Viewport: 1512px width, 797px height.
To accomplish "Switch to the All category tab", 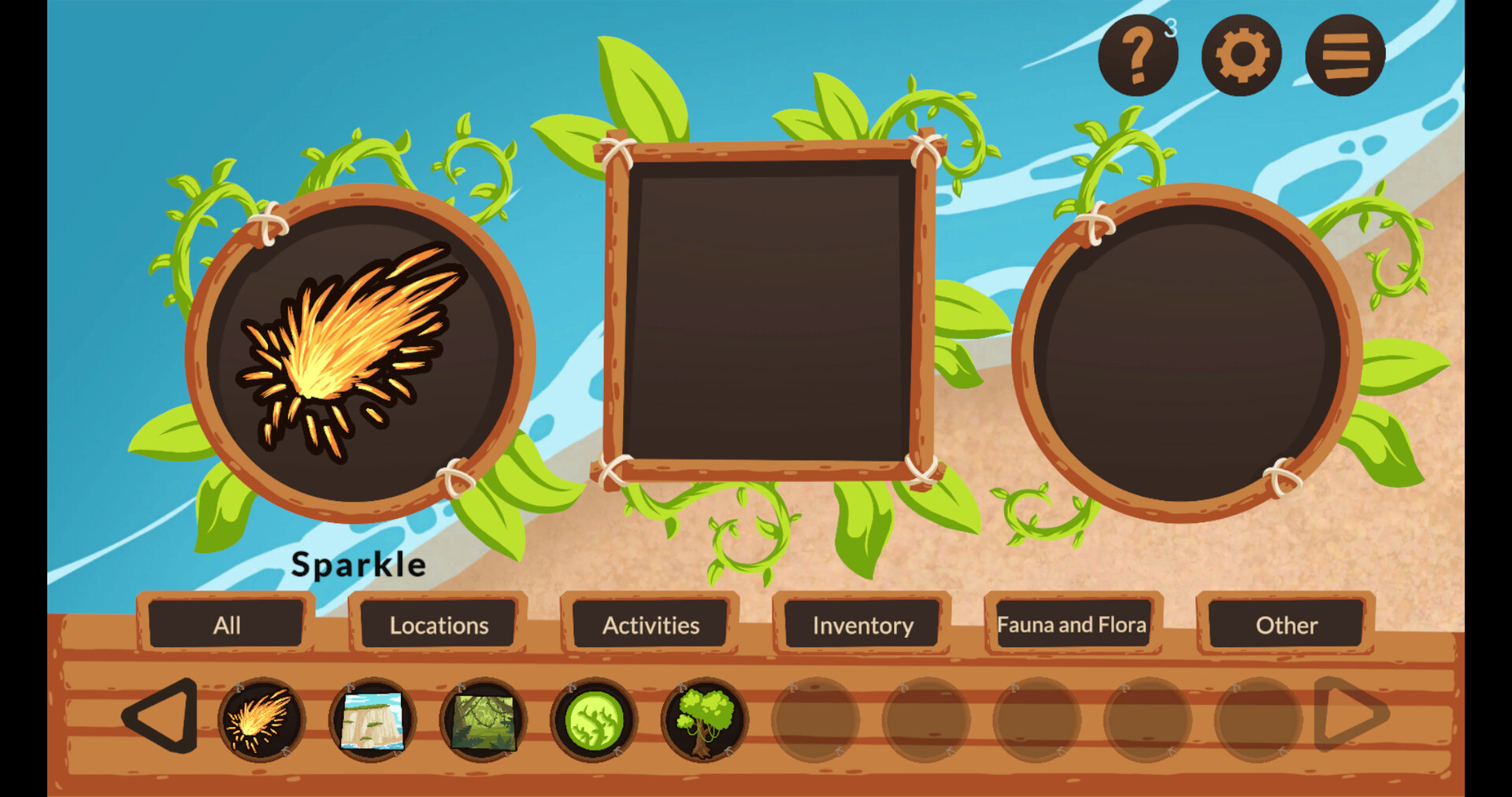I will 226,625.
